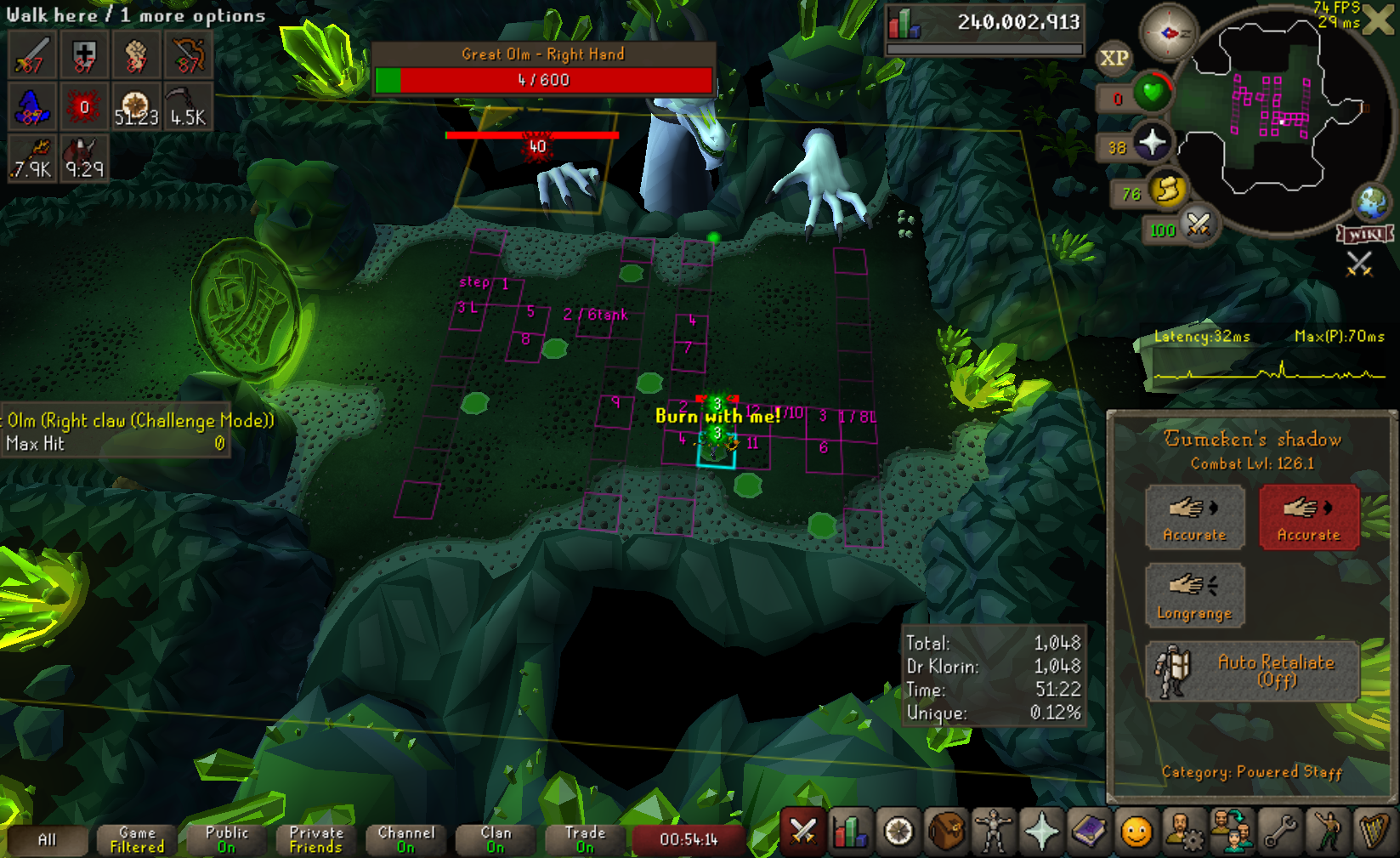Open the world map globe

coord(1371,202)
